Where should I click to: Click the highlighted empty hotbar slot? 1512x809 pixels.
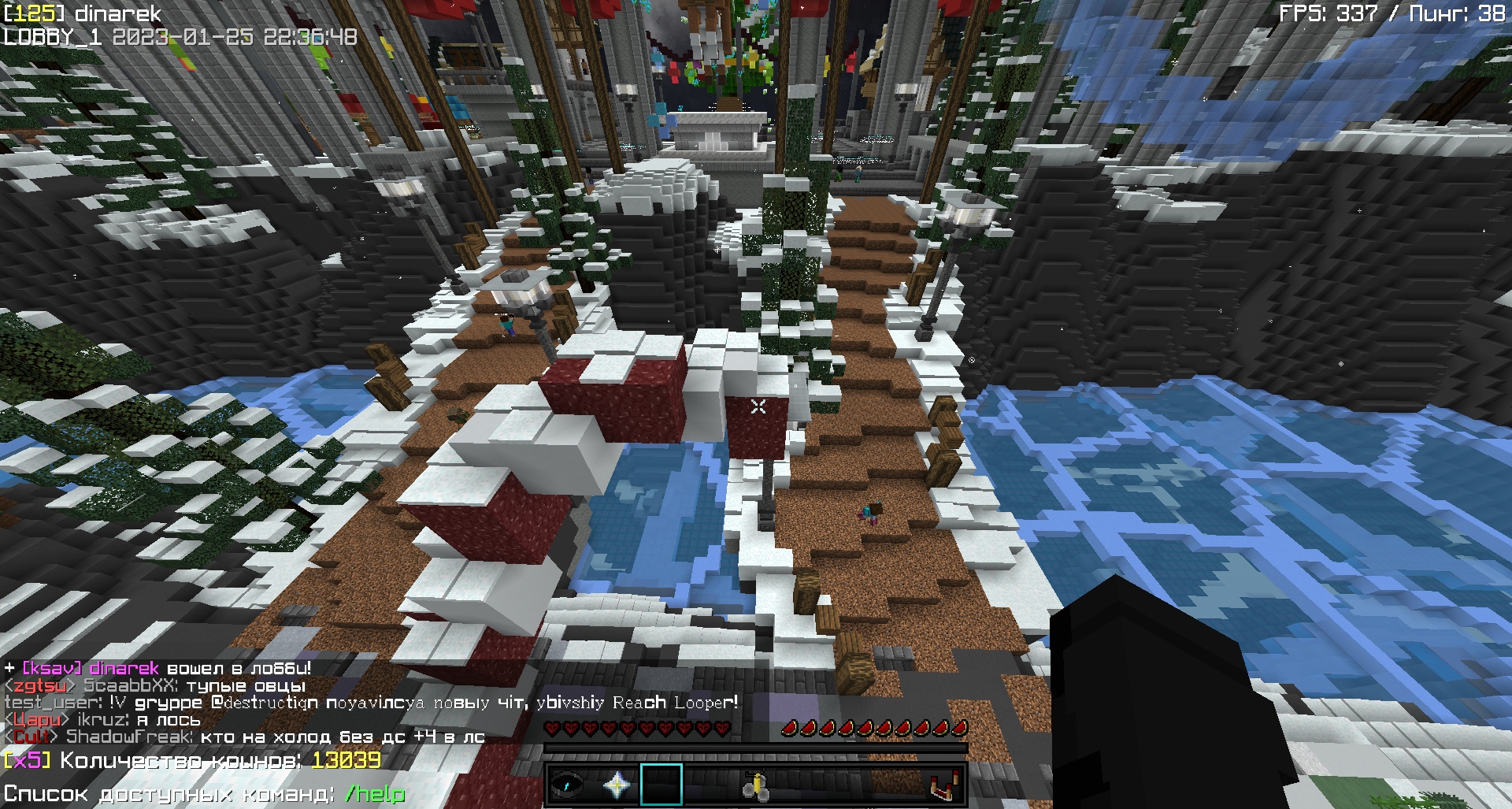[x=661, y=785]
